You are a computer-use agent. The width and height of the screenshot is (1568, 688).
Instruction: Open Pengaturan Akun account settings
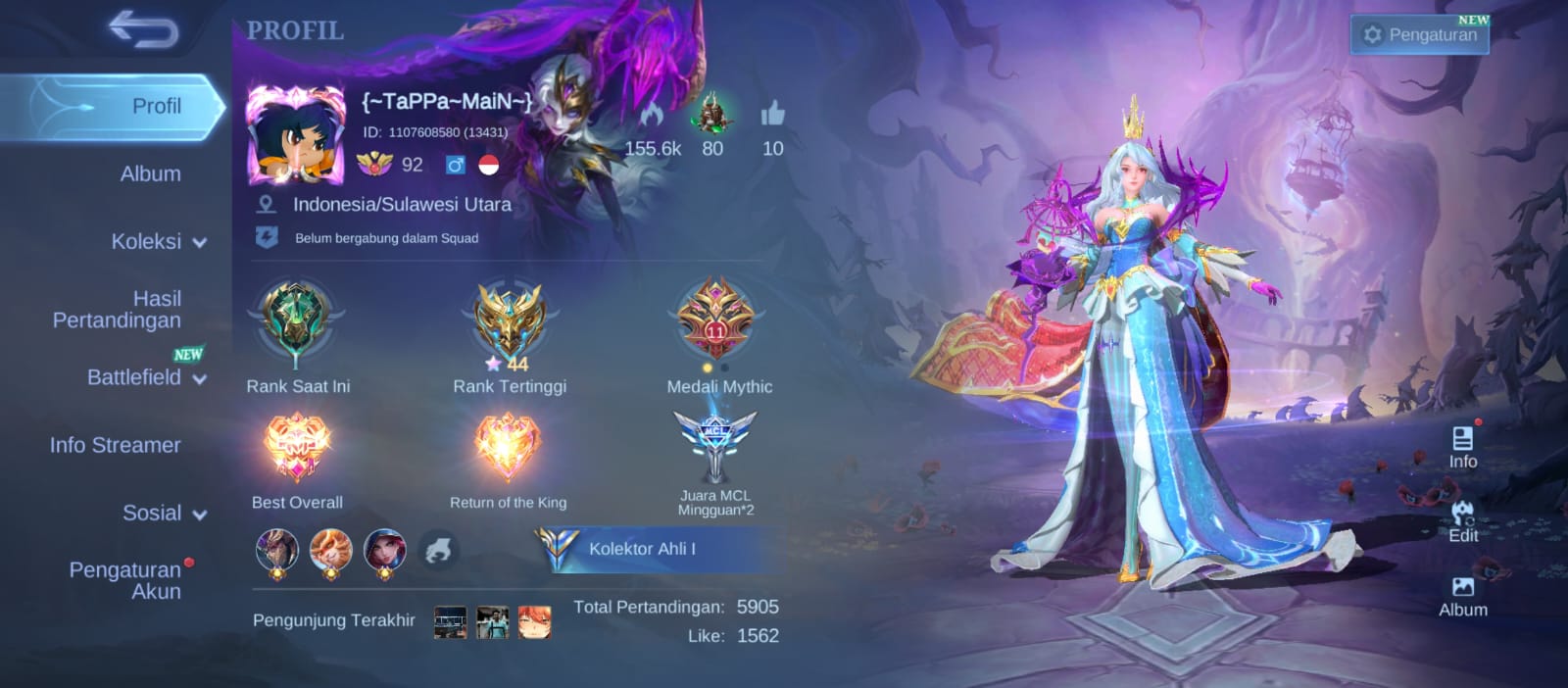125,580
